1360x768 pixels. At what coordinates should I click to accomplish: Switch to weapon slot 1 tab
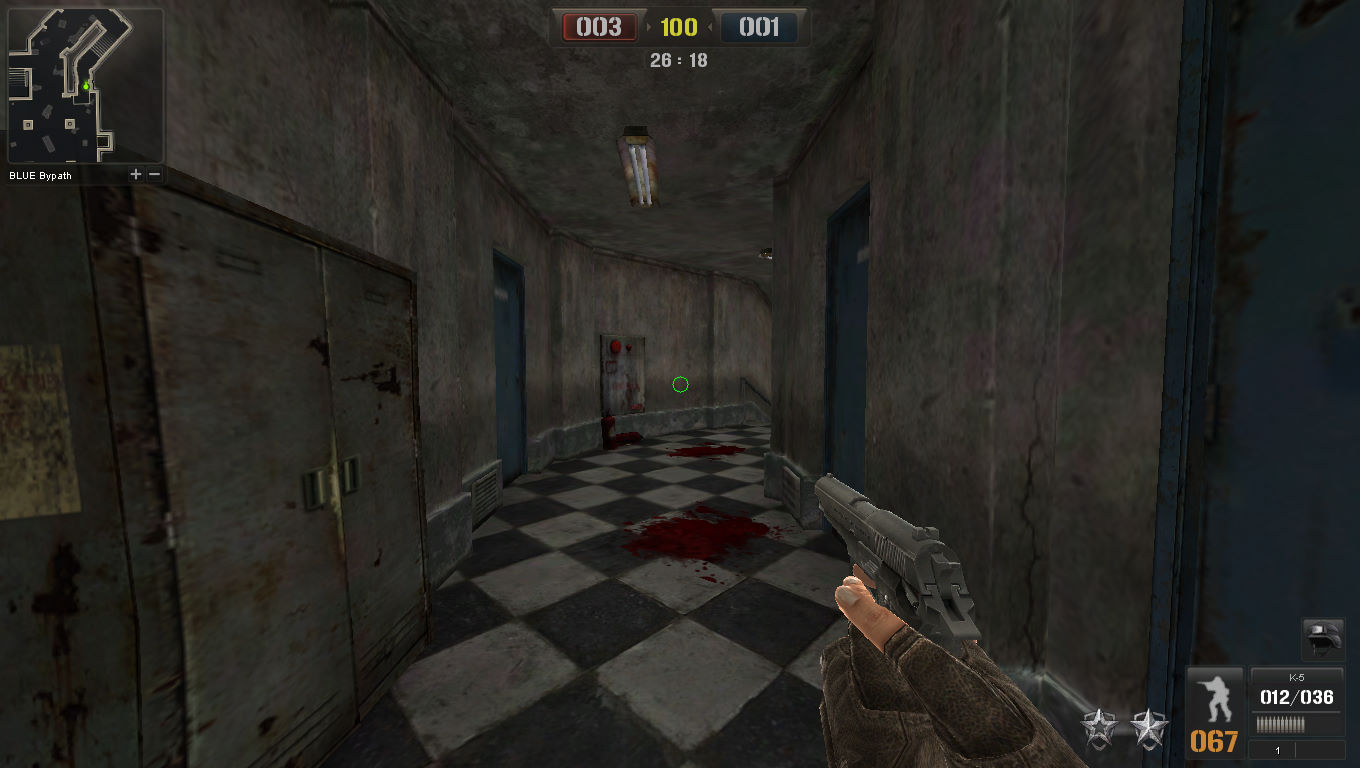pos(1277,748)
